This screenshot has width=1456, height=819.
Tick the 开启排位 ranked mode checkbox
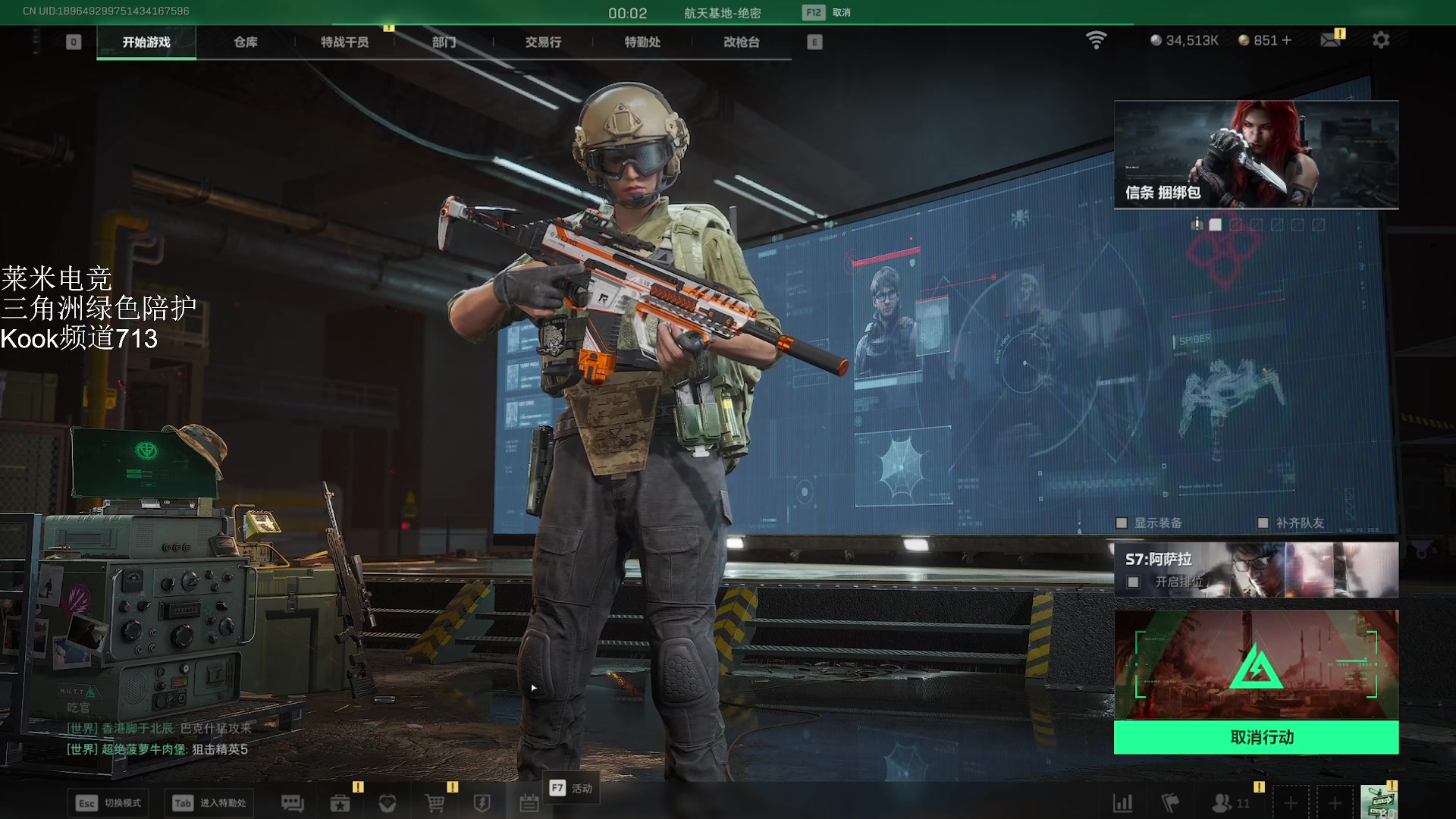pos(1133,582)
